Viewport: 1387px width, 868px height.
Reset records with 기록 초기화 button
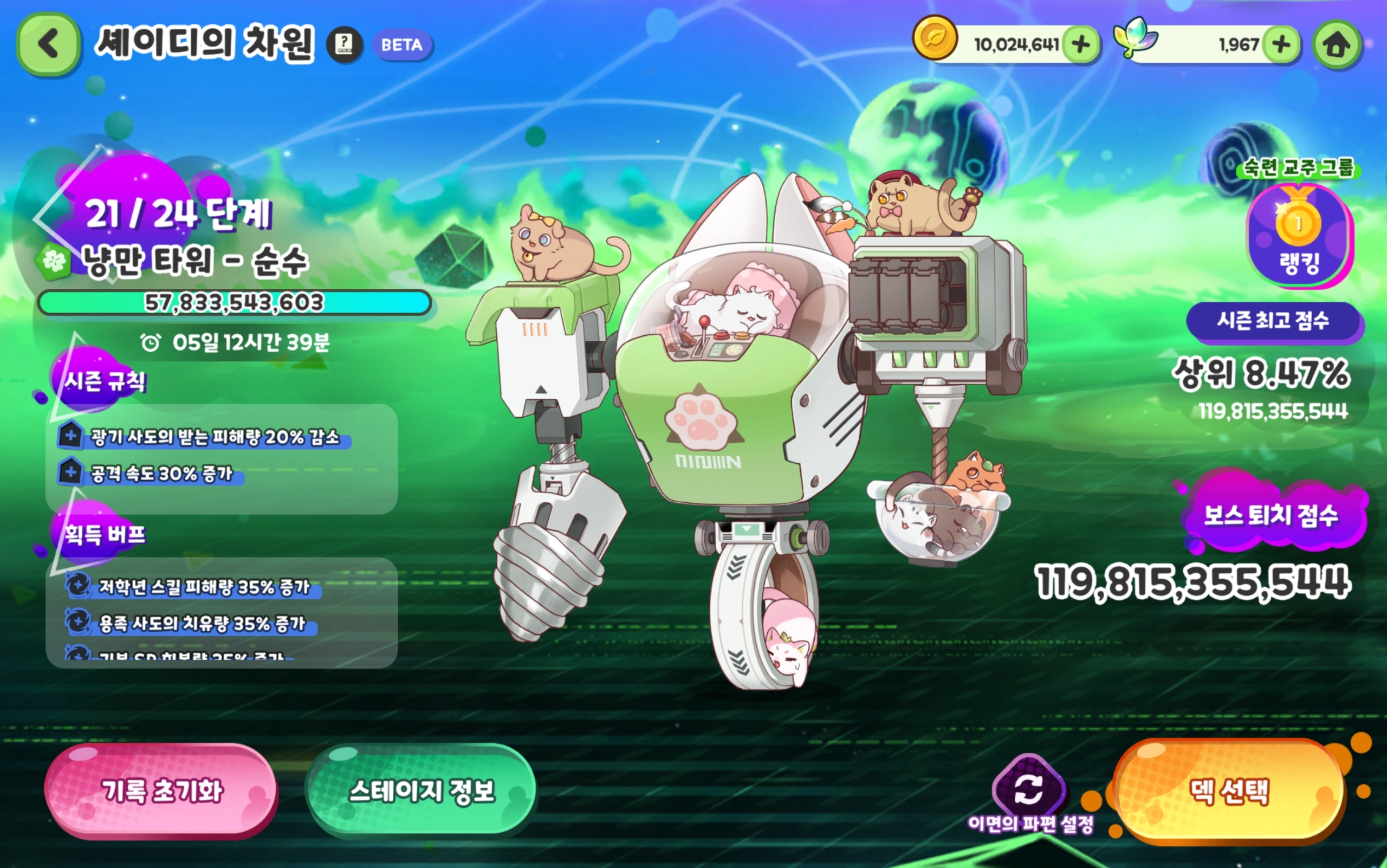click(x=161, y=791)
